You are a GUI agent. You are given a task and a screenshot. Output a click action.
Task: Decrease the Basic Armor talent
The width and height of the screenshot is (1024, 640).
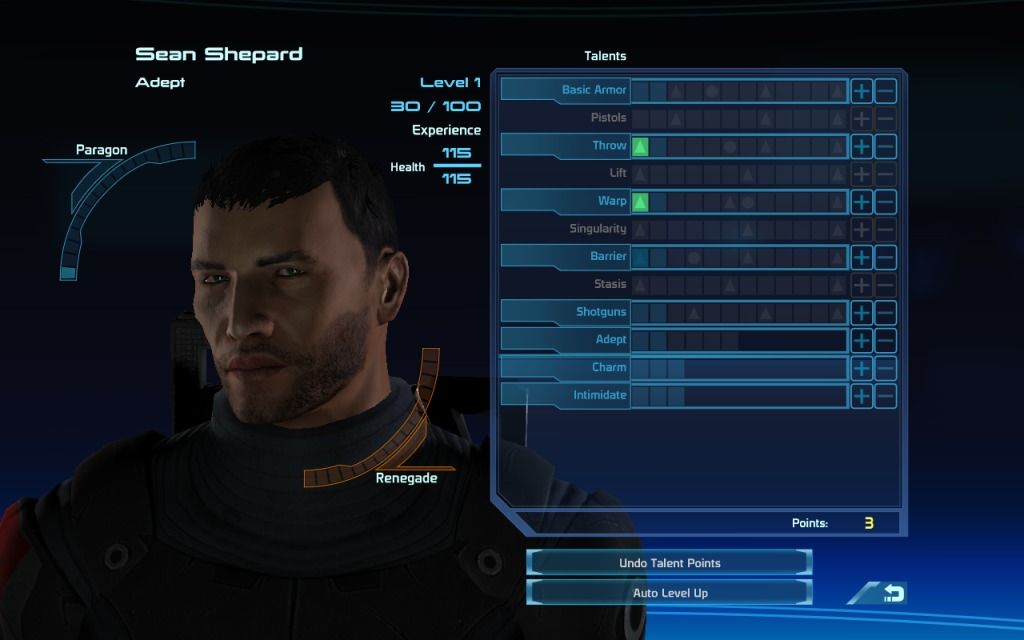pyautogui.click(x=885, y=91)
